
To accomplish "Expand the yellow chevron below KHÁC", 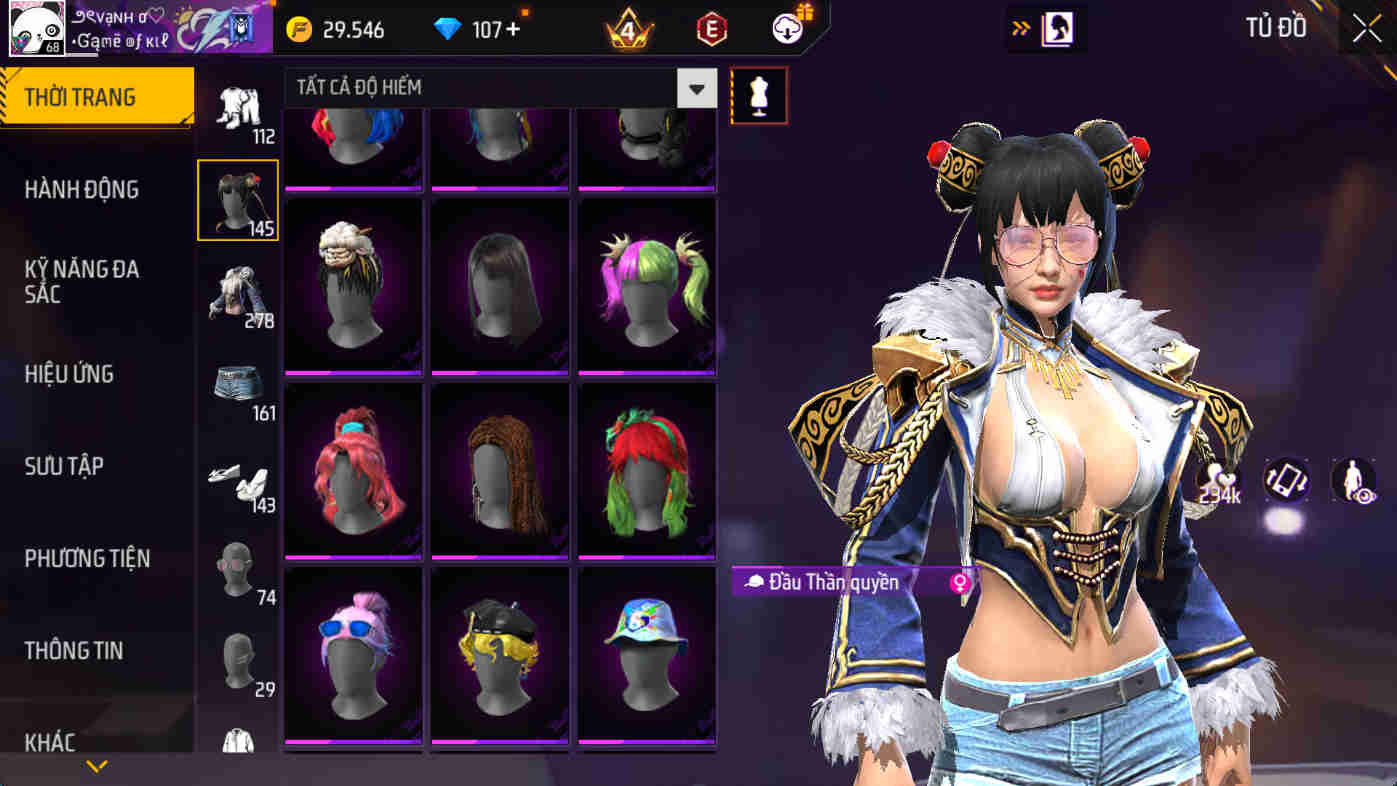I will [x=96, y=766].
